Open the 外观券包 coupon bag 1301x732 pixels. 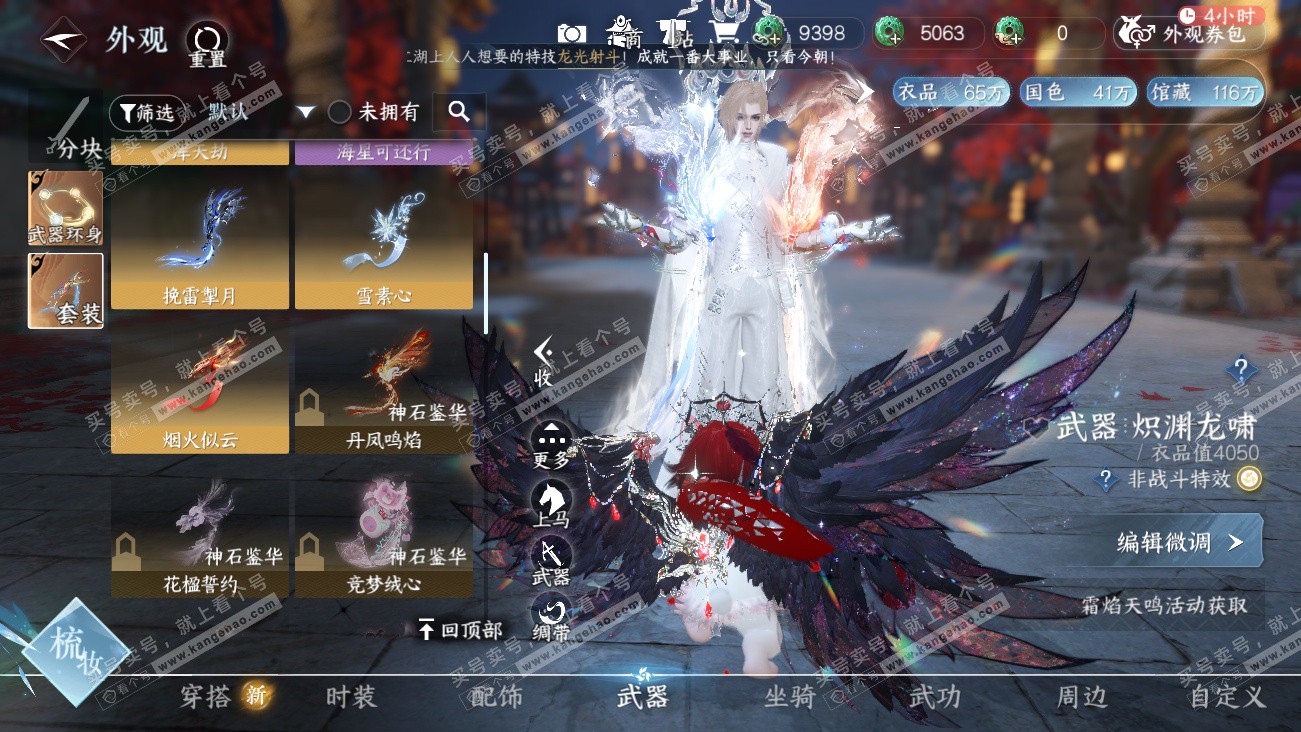[x=1189, y=34]
